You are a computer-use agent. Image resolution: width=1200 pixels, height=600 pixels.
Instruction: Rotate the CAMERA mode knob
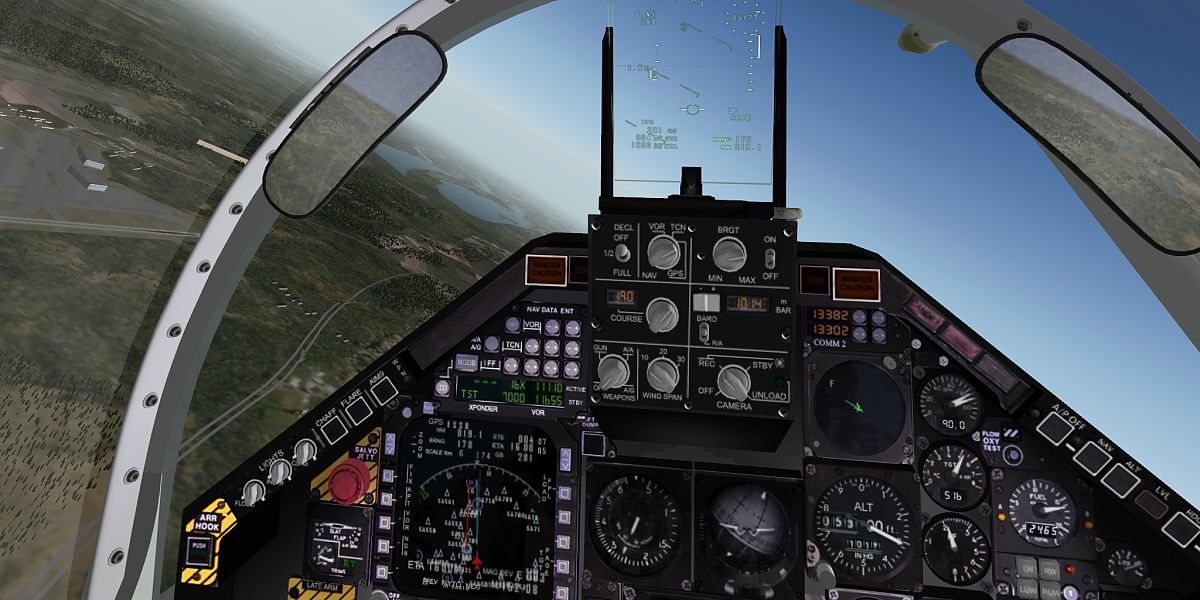[734, 382]
